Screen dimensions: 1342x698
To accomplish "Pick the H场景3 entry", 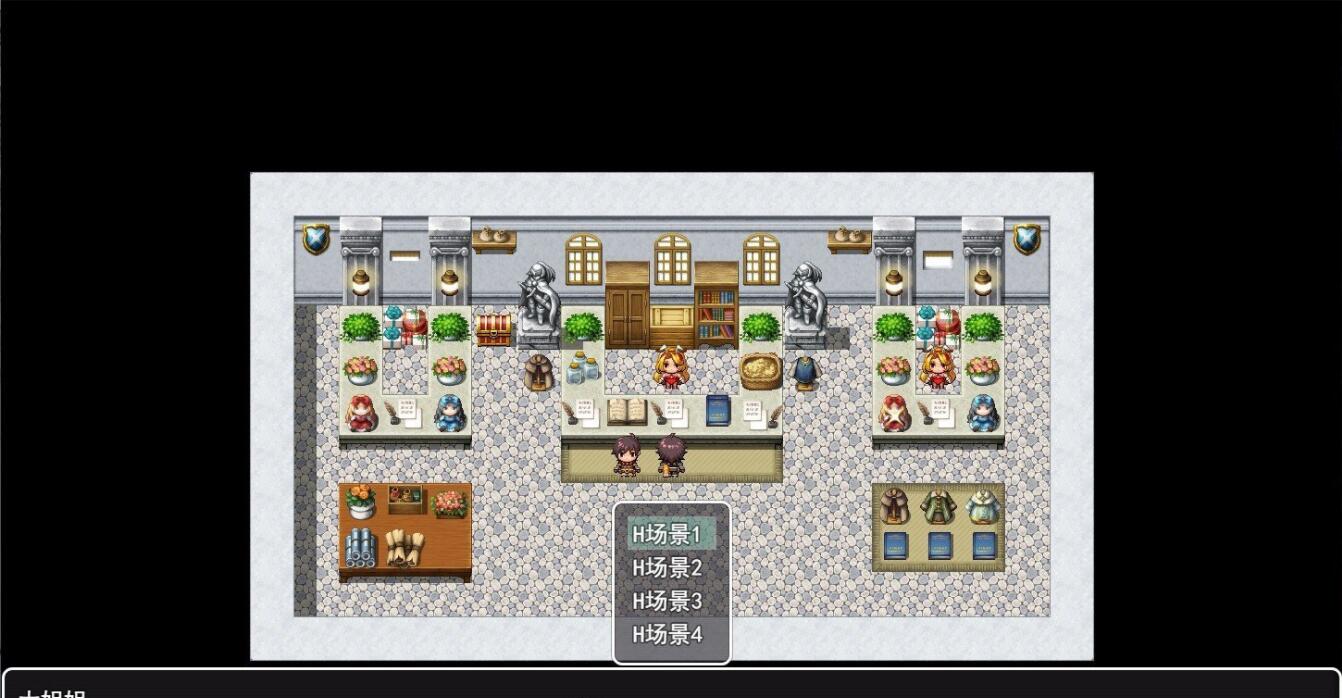I will pos(667,601).
